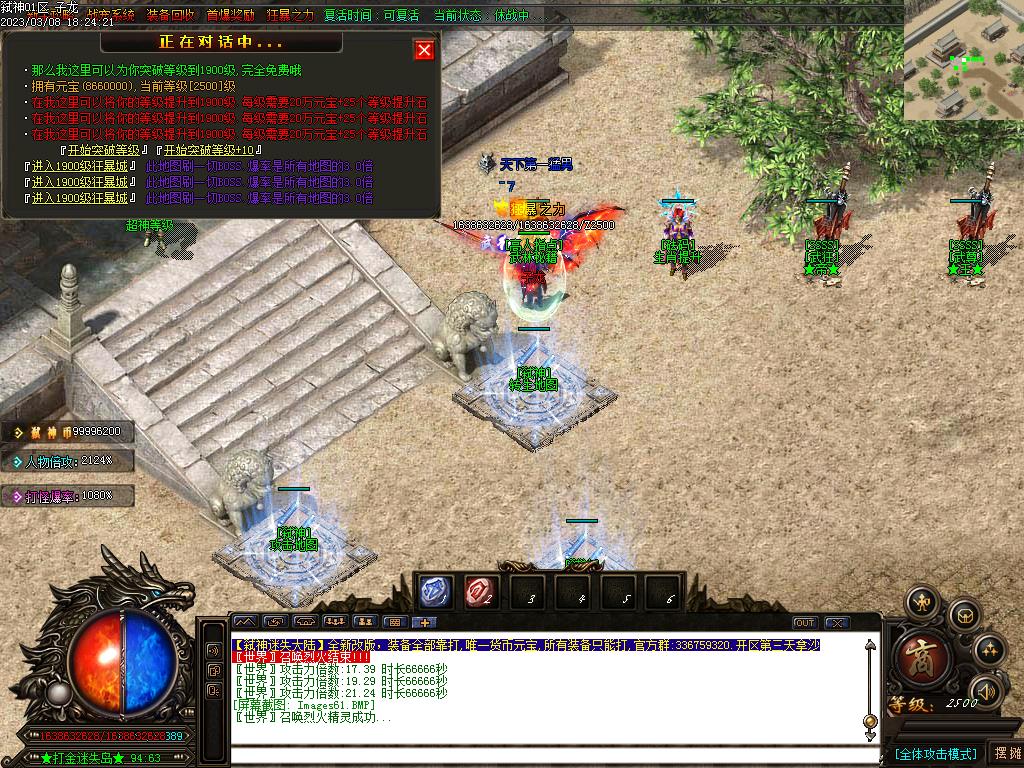Image resolution: width=1024 pixels, height=768 pixels.
Task: Use the red item in hotbar slot 2
Action: [x=480, y=592]
